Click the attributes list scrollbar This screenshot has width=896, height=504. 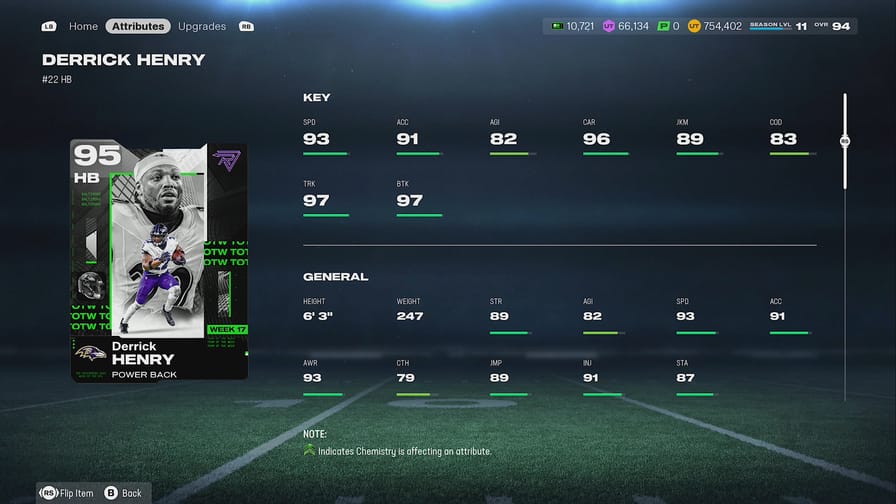845,142
